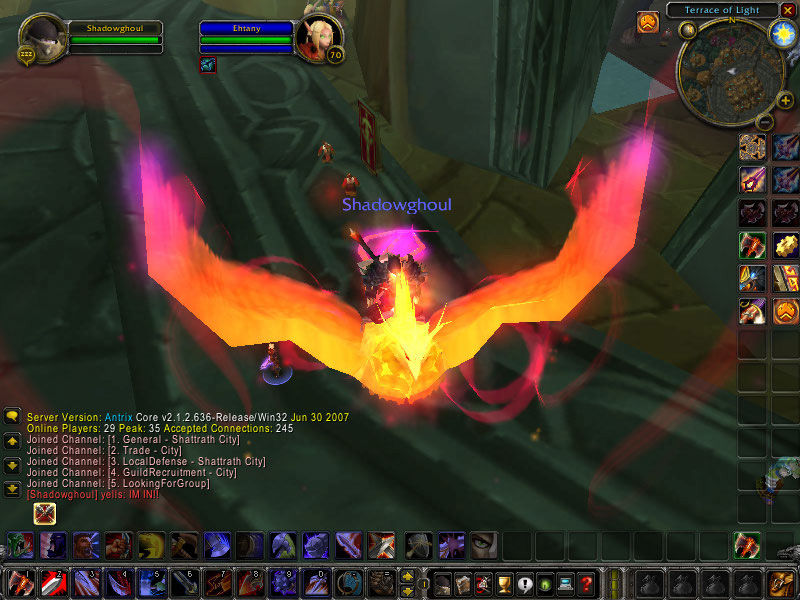Open the computer main menu button
The width and height of the screenshot is (800, 600).
[x=566, y=583]
